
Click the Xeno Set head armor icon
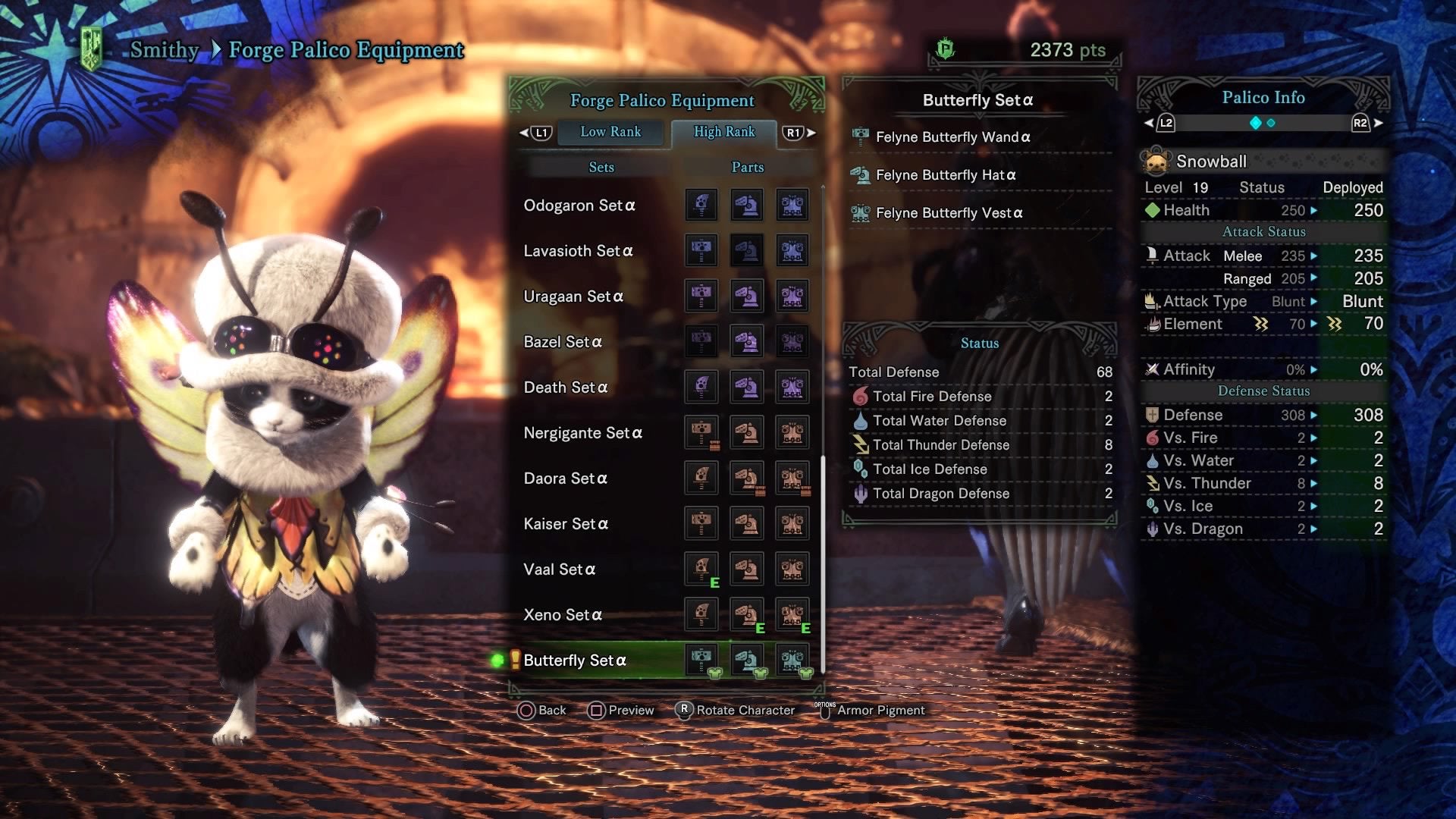pyautogui.click(x=747, y=614)
